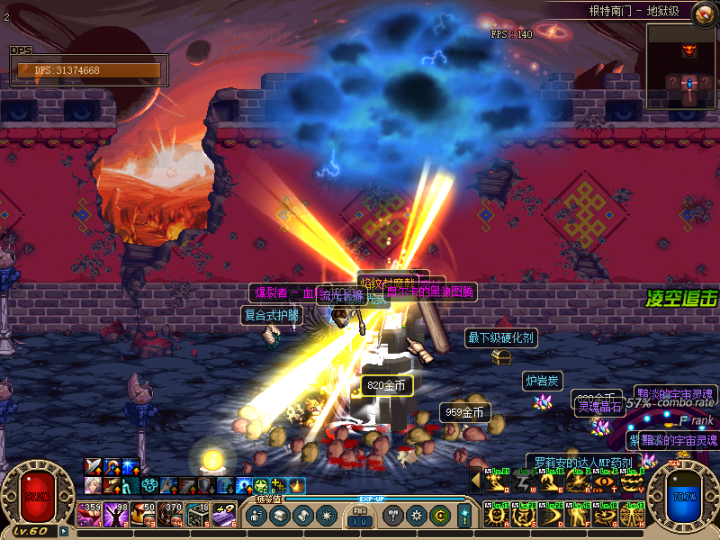This screenshot has height=540, width=720.
Task: Click the arrow to expand the skill bar
Action: 476,482
